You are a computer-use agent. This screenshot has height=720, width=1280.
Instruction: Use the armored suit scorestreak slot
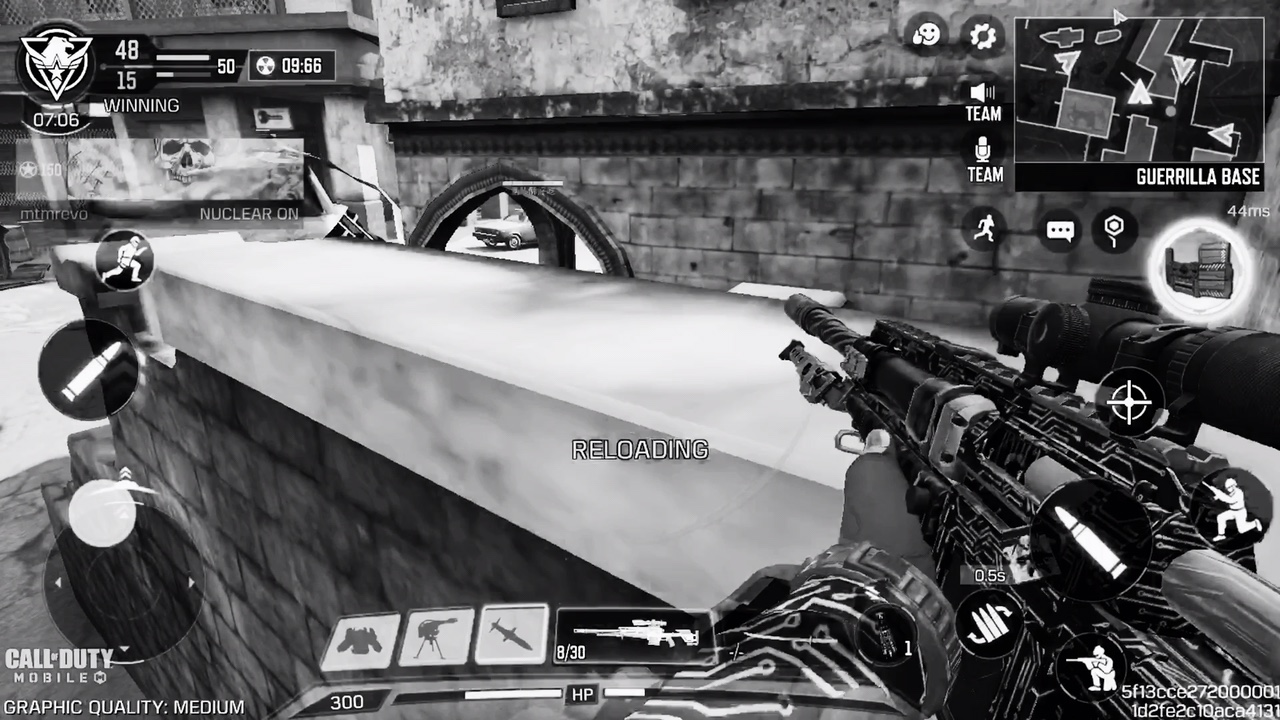pos(360,639)
